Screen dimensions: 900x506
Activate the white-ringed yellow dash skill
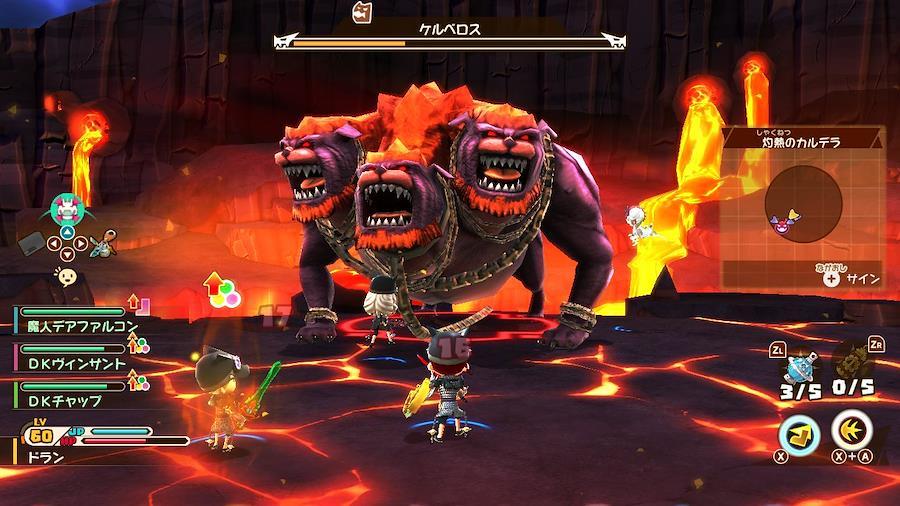point(852,431)
